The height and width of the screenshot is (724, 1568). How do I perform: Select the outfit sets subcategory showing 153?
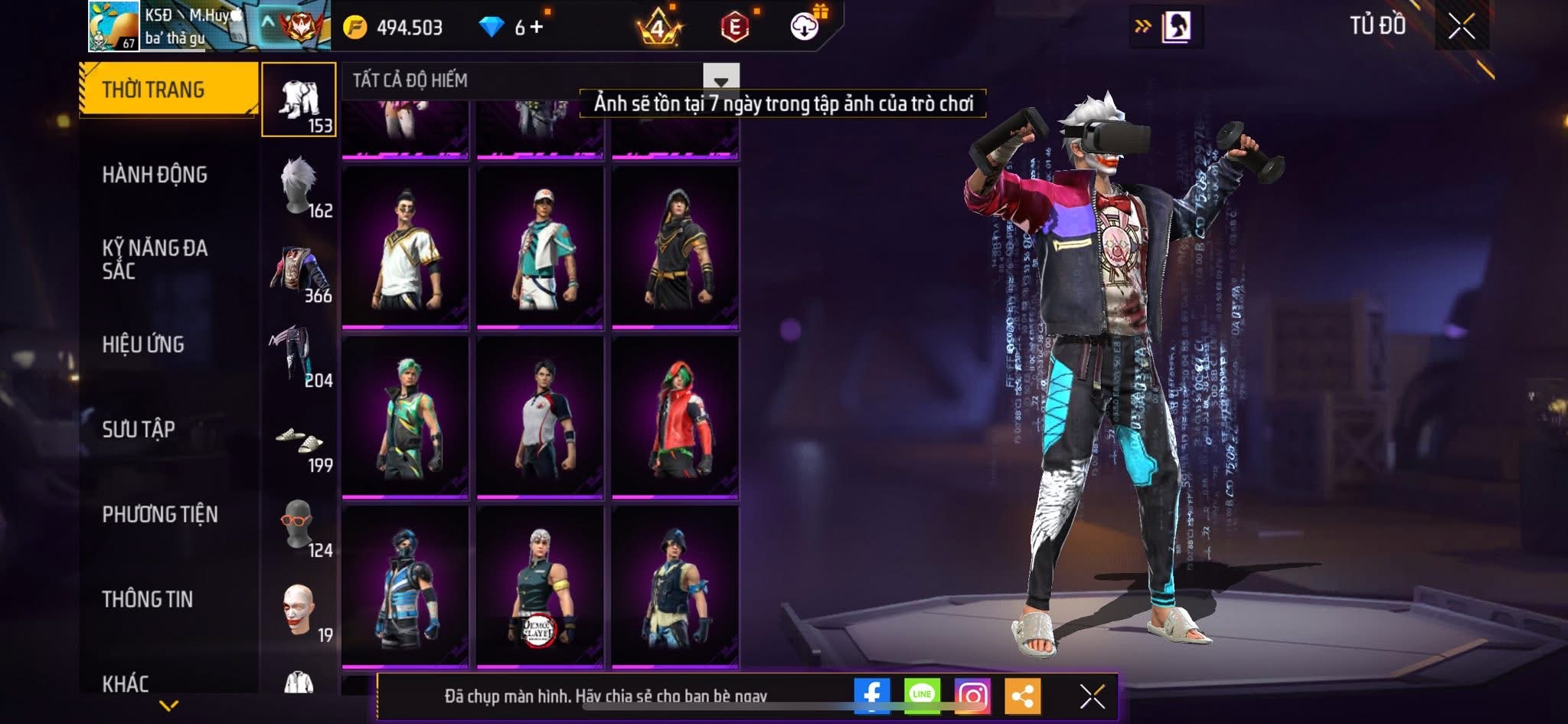(x=299, y=100)
